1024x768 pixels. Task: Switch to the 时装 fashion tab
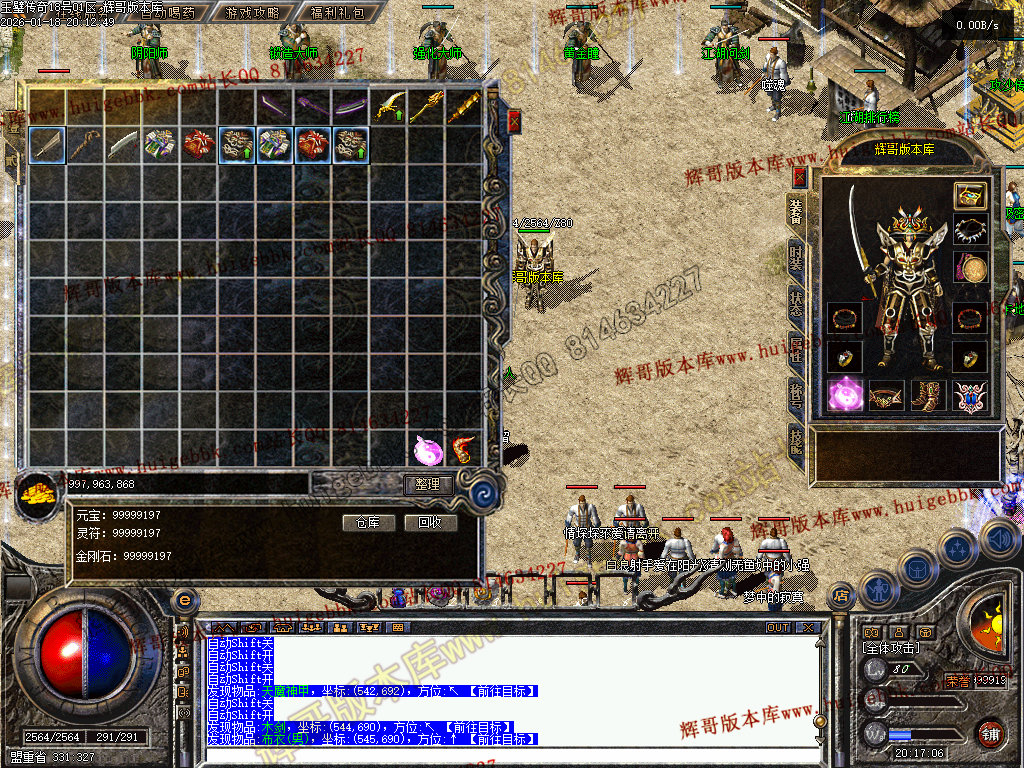pyautogui.click(x=796, y=256)
